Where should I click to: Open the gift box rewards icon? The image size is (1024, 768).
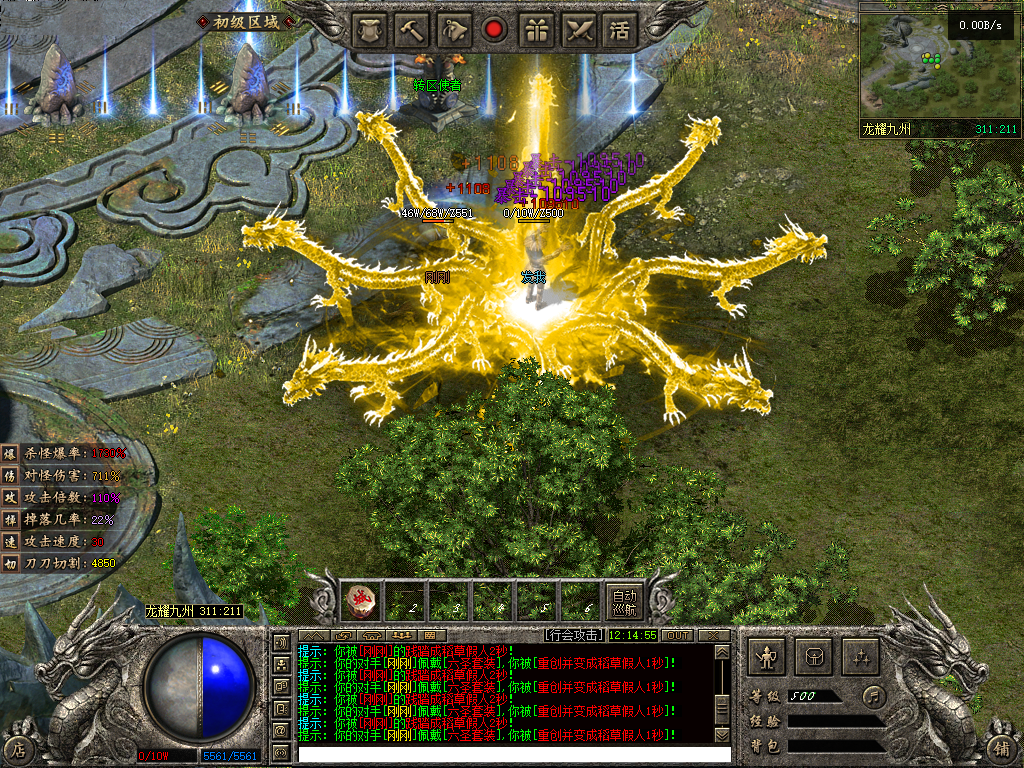click(x=537, y=29)
